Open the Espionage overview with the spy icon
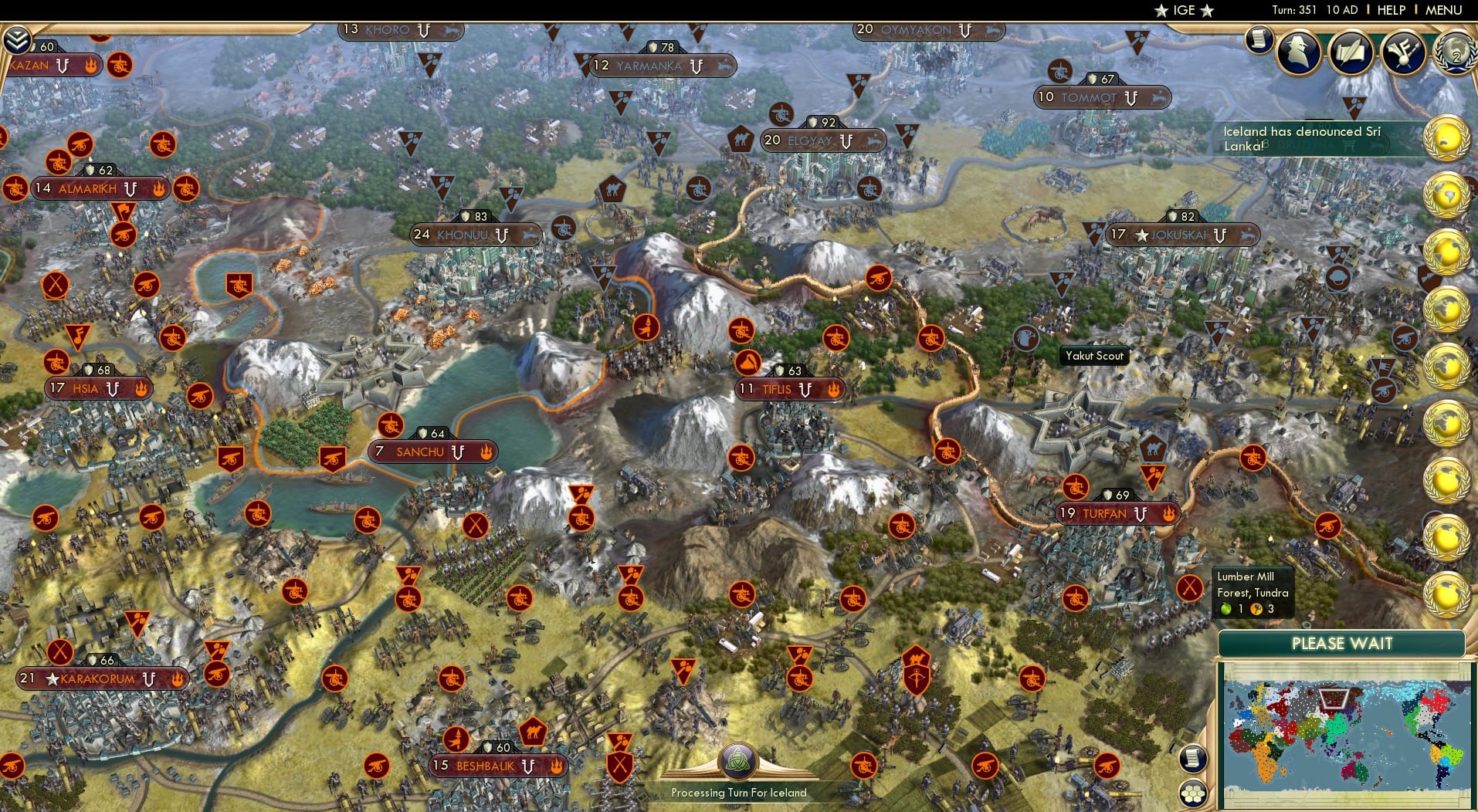This screenshot has height=812, width=1478. coord(1298,52)
